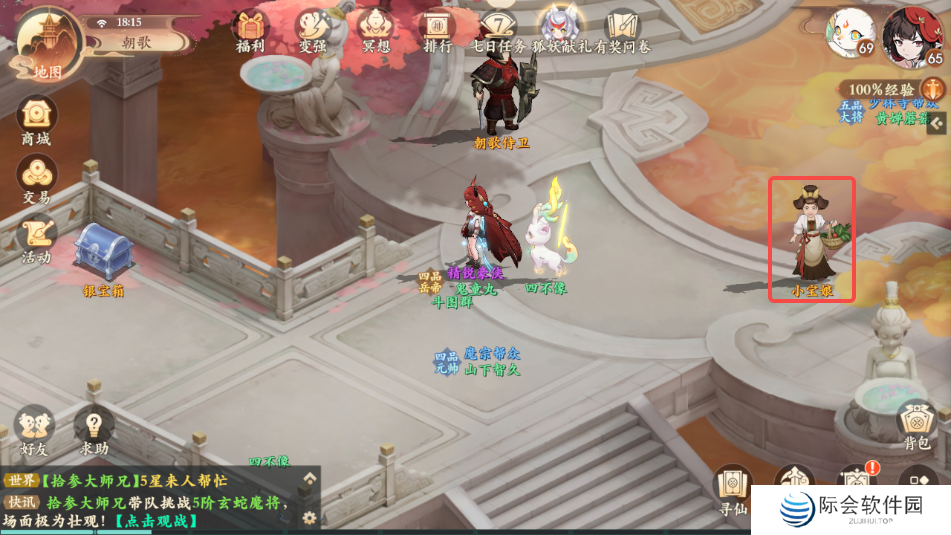The height and width of the screenshot is (535, 951).
Task: Open the level 65 player character portrait
Action: (x=912, y=36)
